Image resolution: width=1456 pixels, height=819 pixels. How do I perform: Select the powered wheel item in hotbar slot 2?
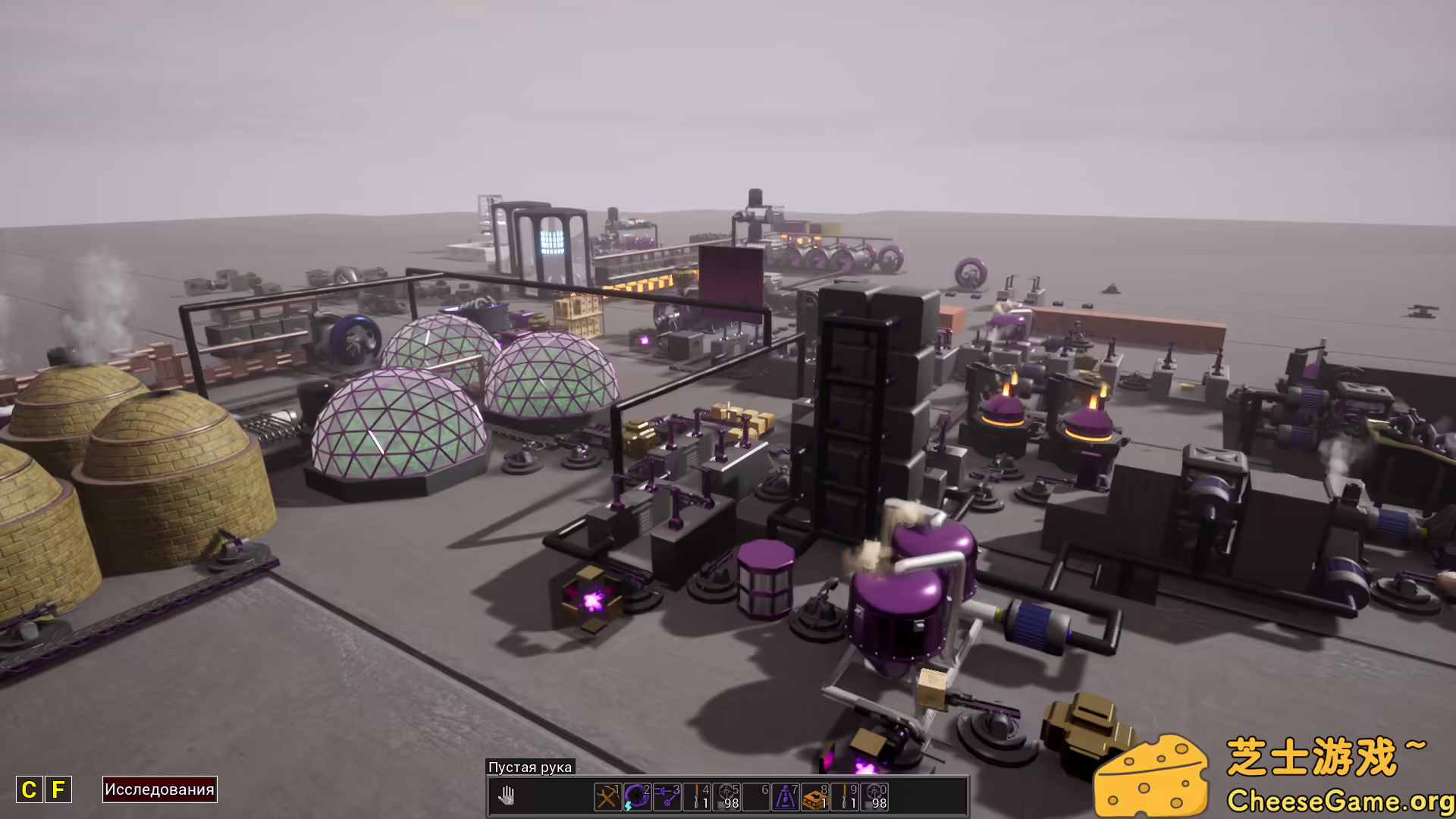coord(637,798)
